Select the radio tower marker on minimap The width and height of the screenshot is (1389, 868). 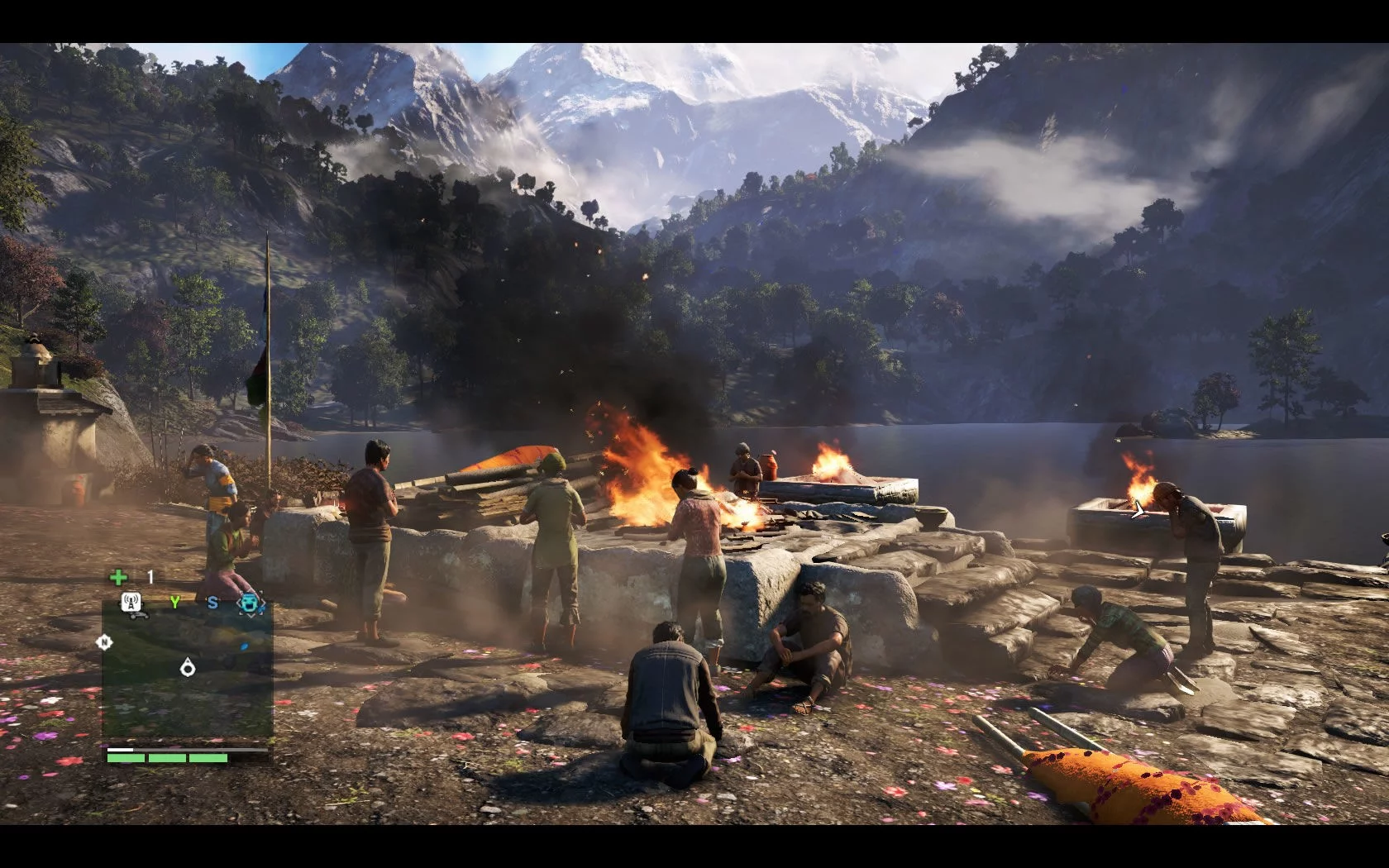pyautogui.click(x=131, y=603)
